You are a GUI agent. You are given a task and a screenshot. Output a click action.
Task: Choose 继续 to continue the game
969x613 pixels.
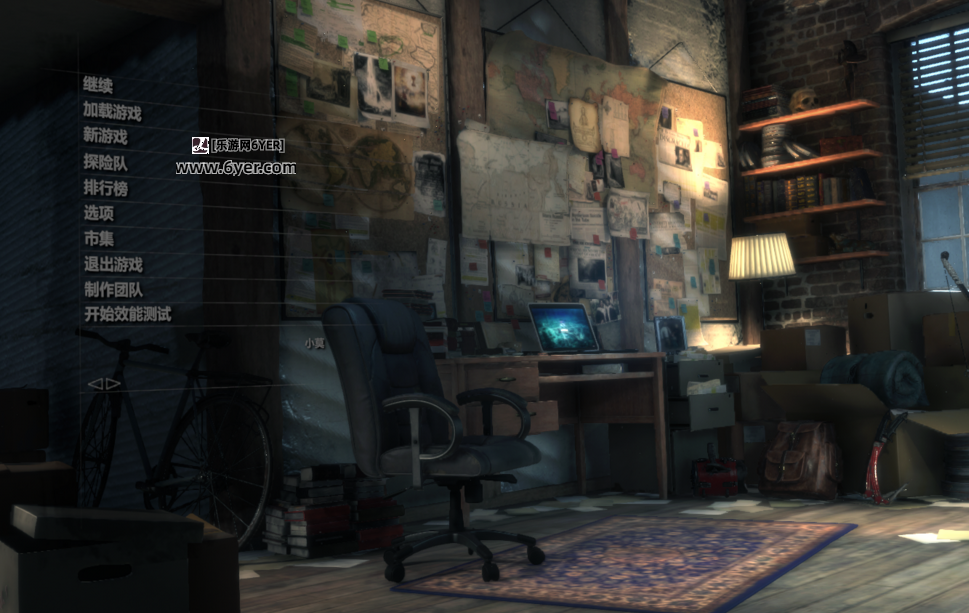tap(98, 85)
